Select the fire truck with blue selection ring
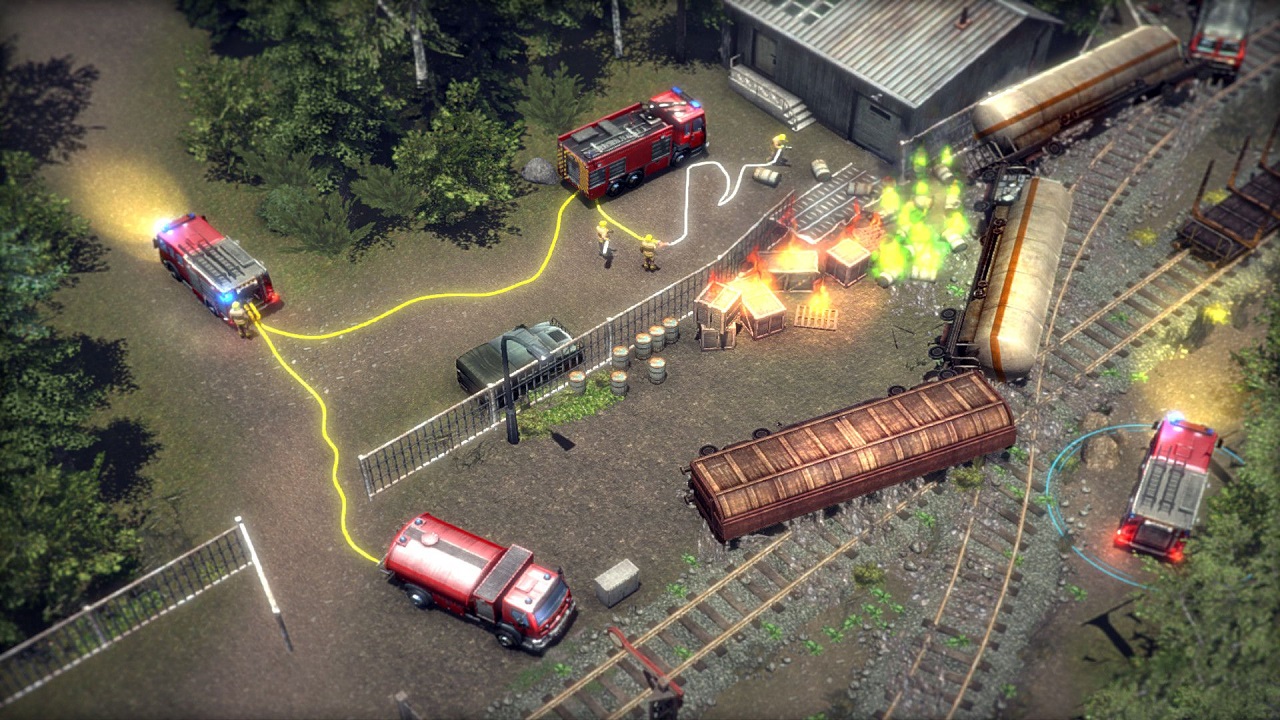 pos(1165,486)
